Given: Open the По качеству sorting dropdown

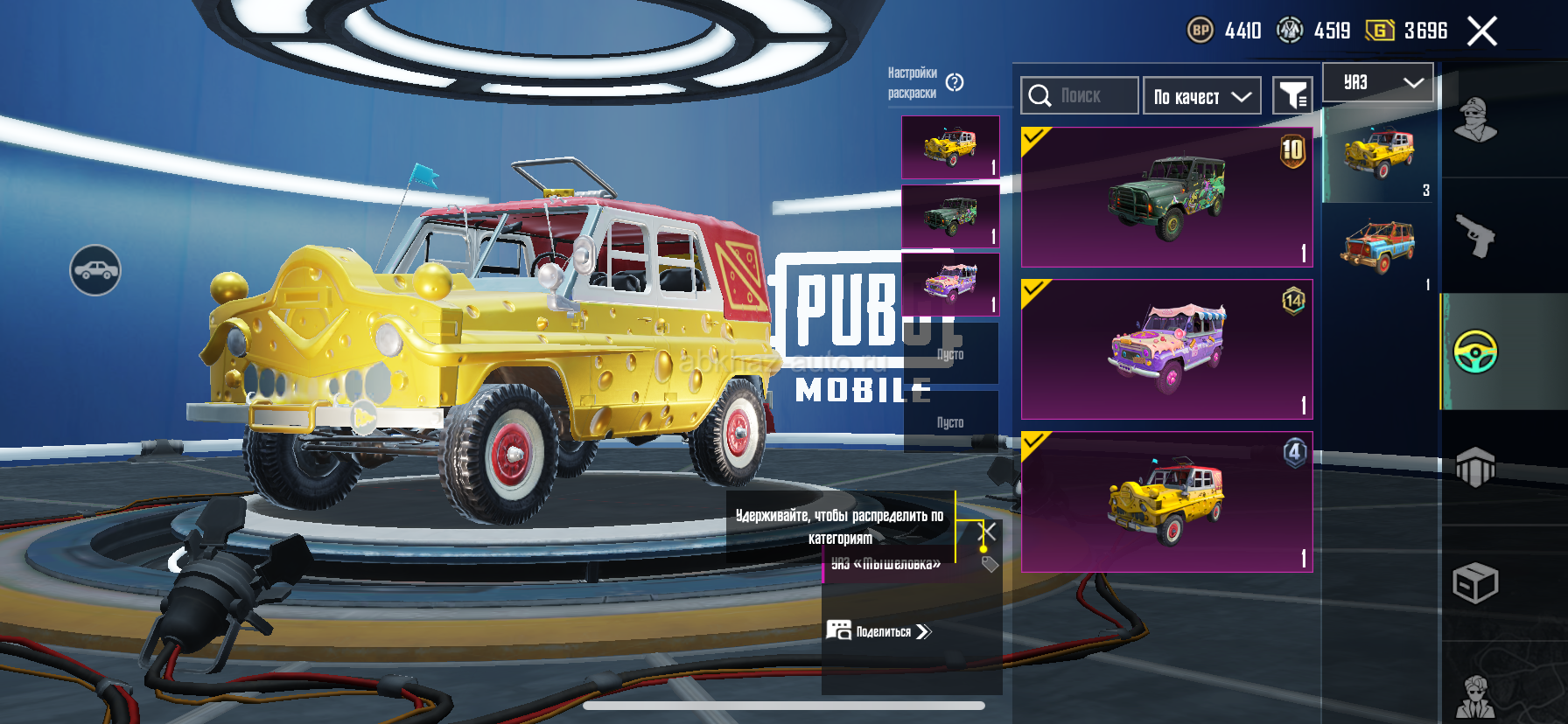Looking at the screenshot, I should point(1201,96).
